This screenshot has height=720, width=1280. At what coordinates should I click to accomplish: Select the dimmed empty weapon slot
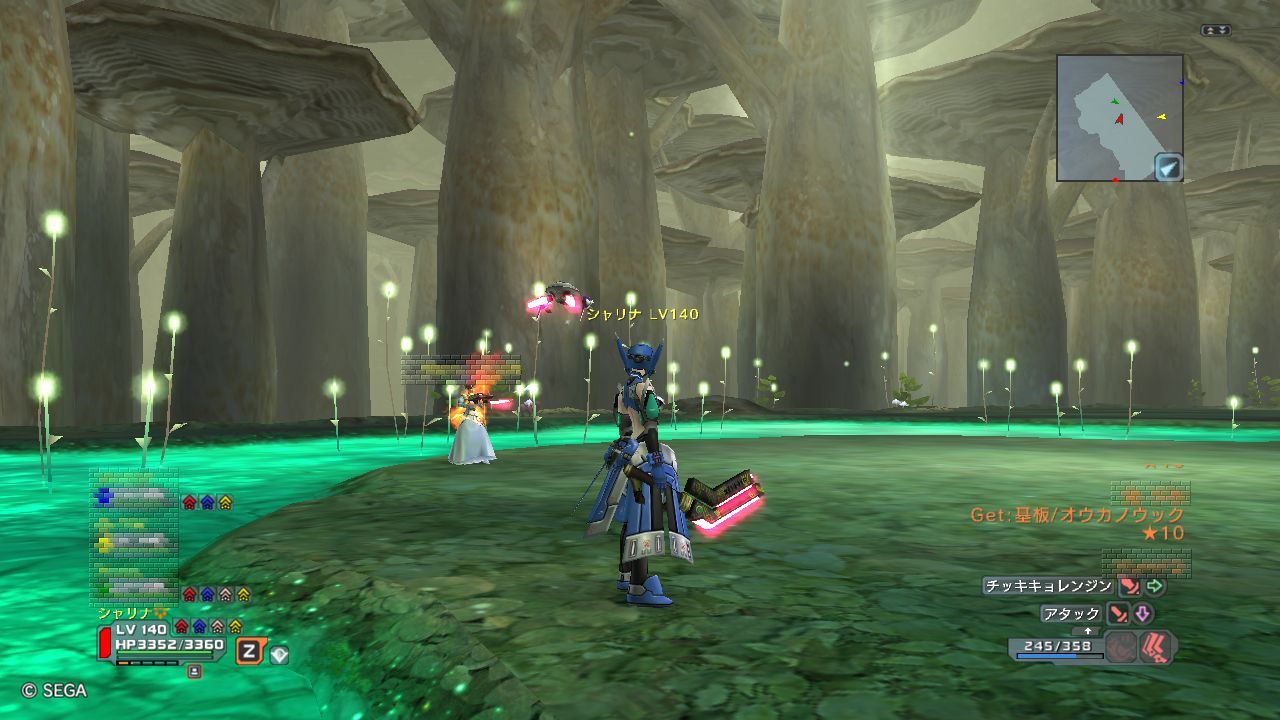(x=1122, y=647)
